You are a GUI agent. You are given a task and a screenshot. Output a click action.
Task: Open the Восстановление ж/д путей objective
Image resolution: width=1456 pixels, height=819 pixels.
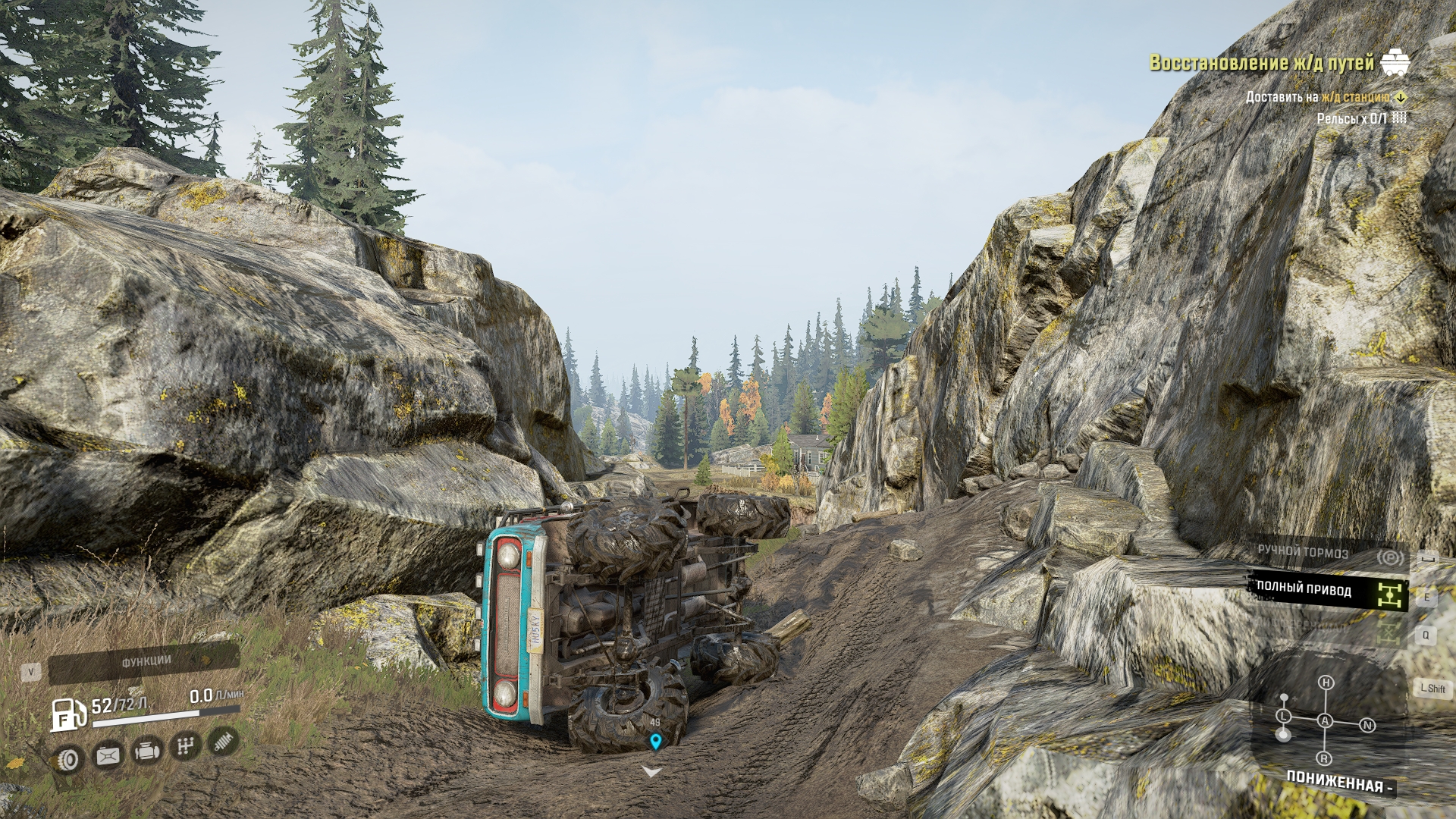point(1262,63)
